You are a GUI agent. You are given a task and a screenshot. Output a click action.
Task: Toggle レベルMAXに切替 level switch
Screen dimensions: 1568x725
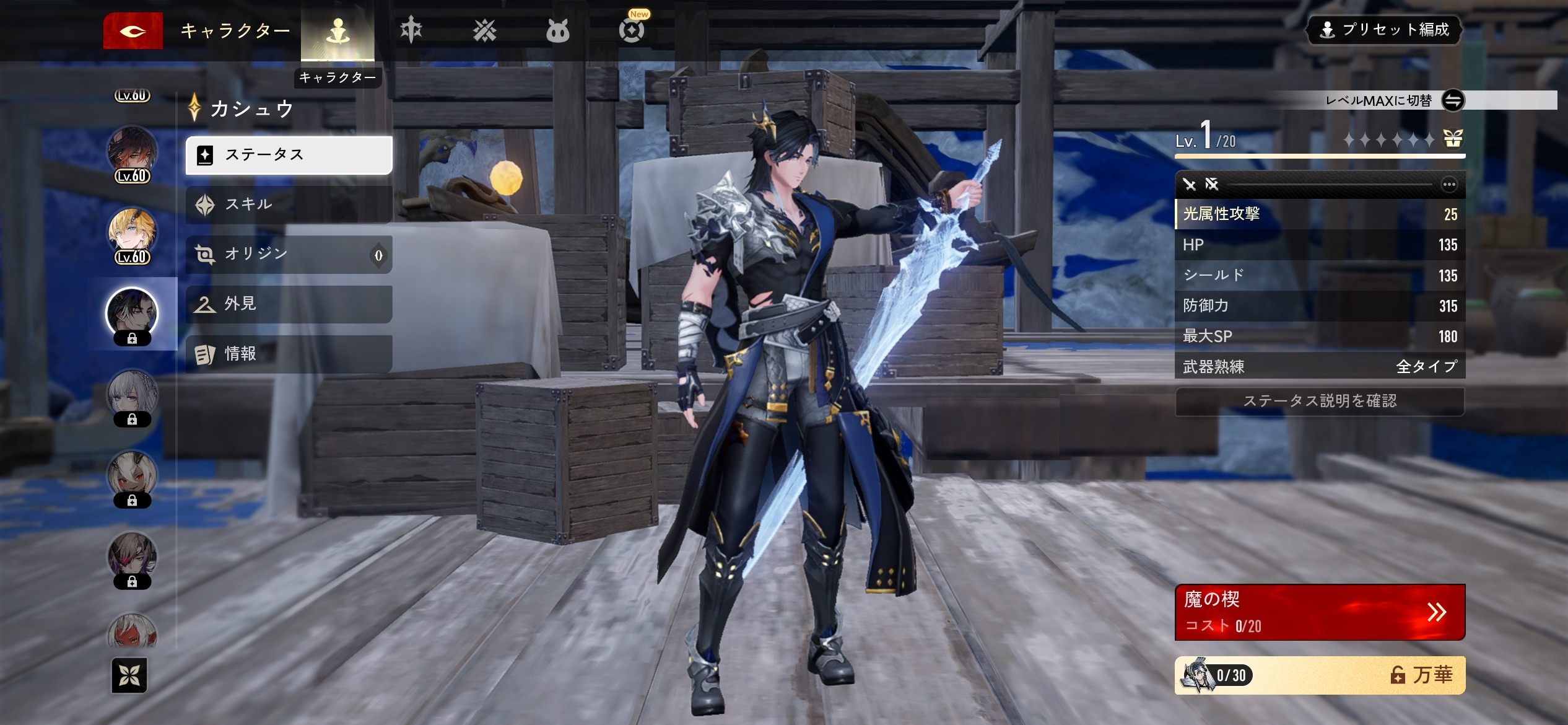click(x=1453, y=100)
